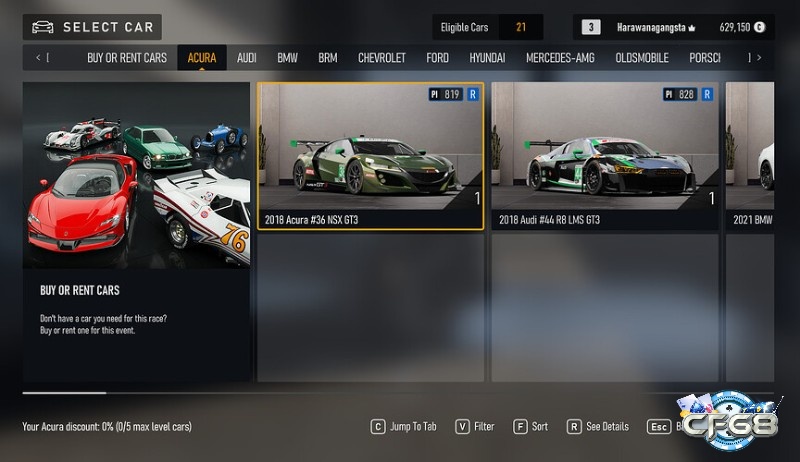
Task: Show See Details for the car
Action: coord(598,427)
